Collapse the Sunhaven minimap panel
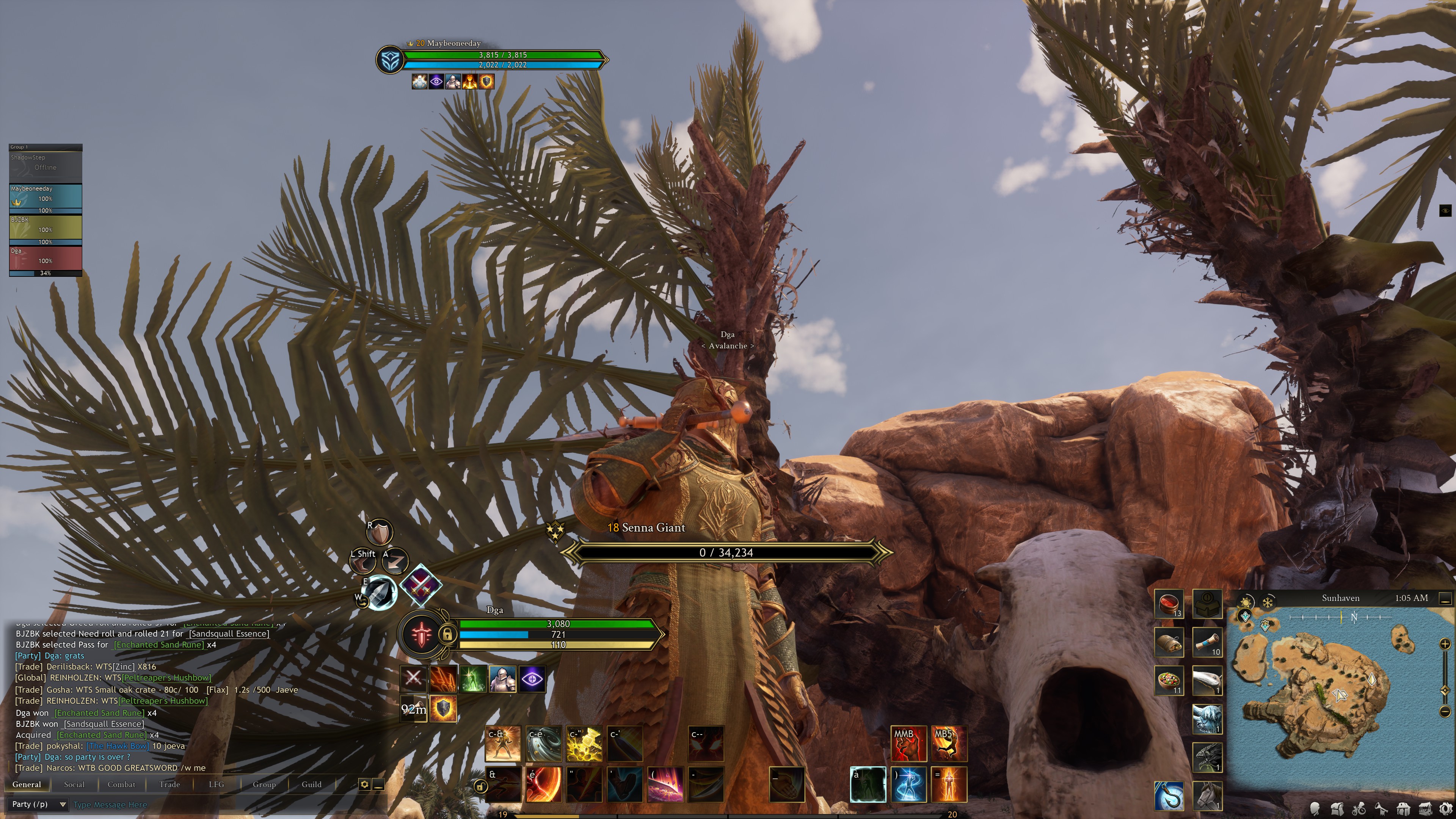The image size is (1456, 819). 1445,598
